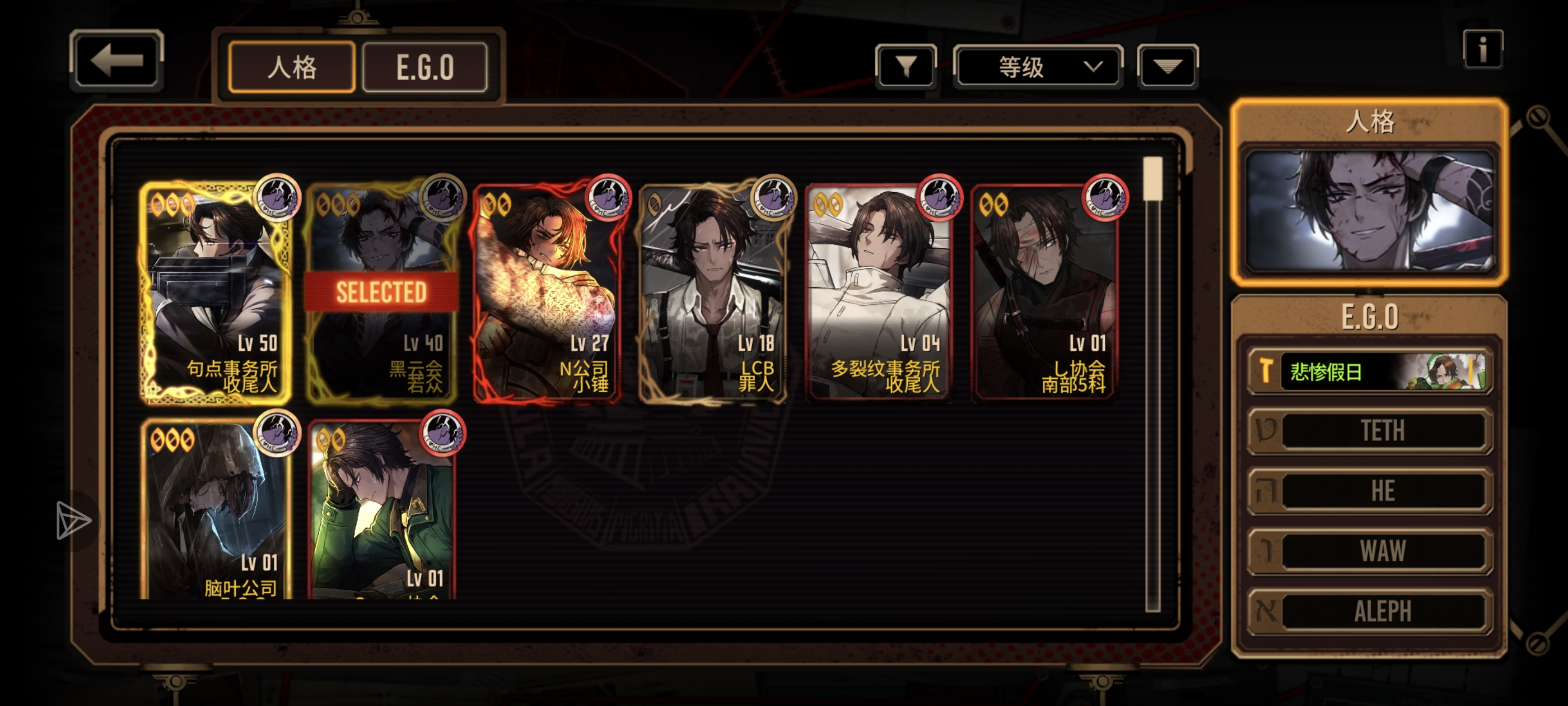
Task: Select the ALEPH E.G.O slot
Action: 1370,610
